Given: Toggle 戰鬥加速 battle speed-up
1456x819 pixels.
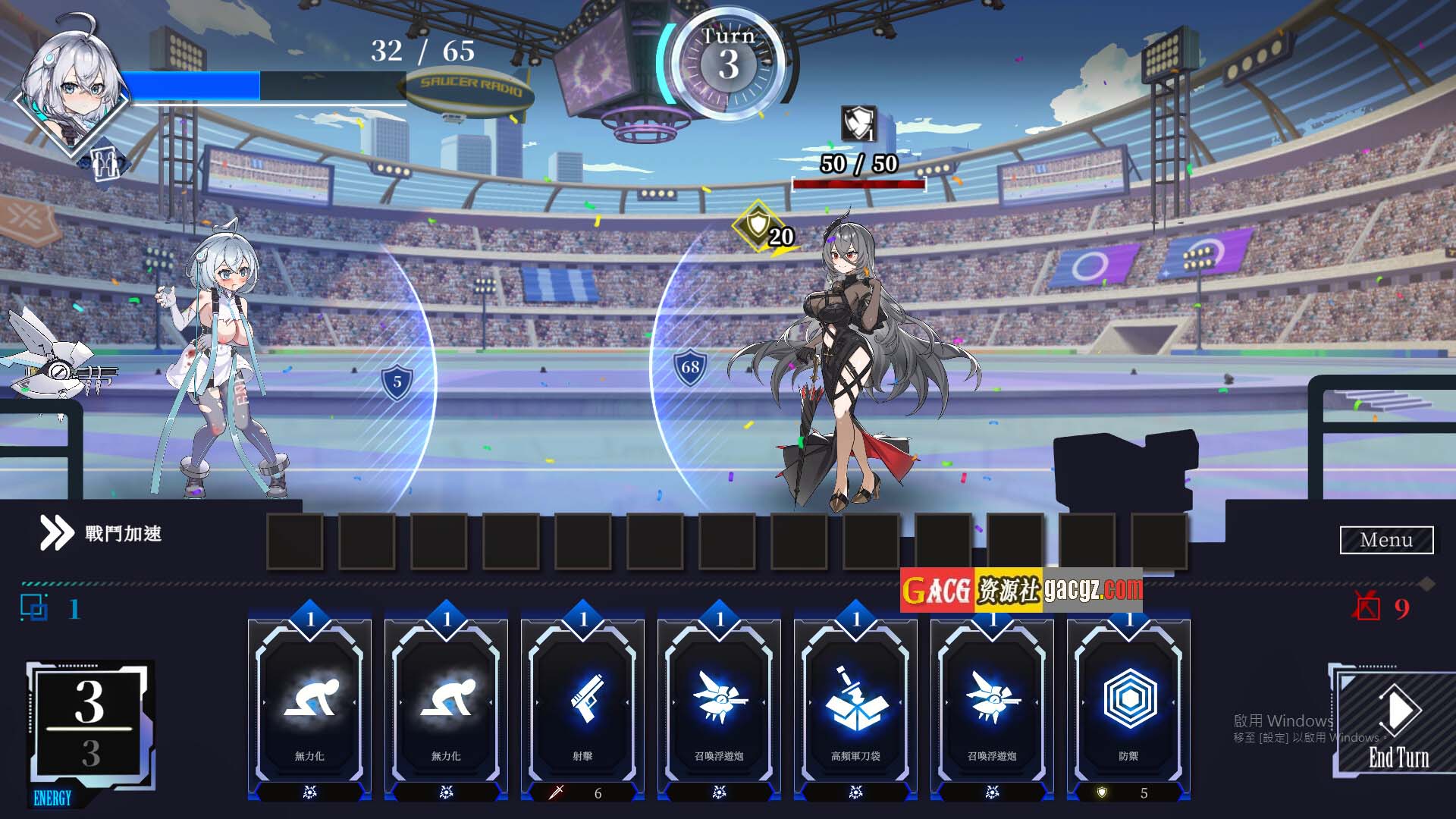Looking at the screenshot, I should point(101,533).
